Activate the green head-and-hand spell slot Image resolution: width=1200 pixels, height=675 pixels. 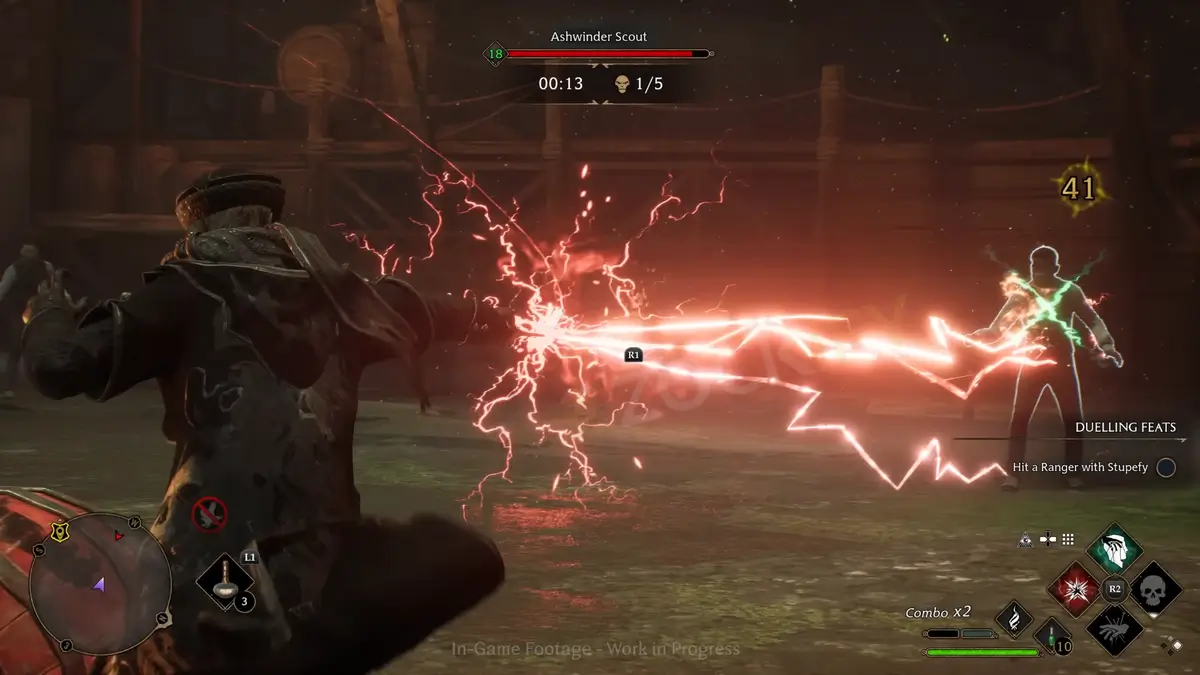(1116, 549)
